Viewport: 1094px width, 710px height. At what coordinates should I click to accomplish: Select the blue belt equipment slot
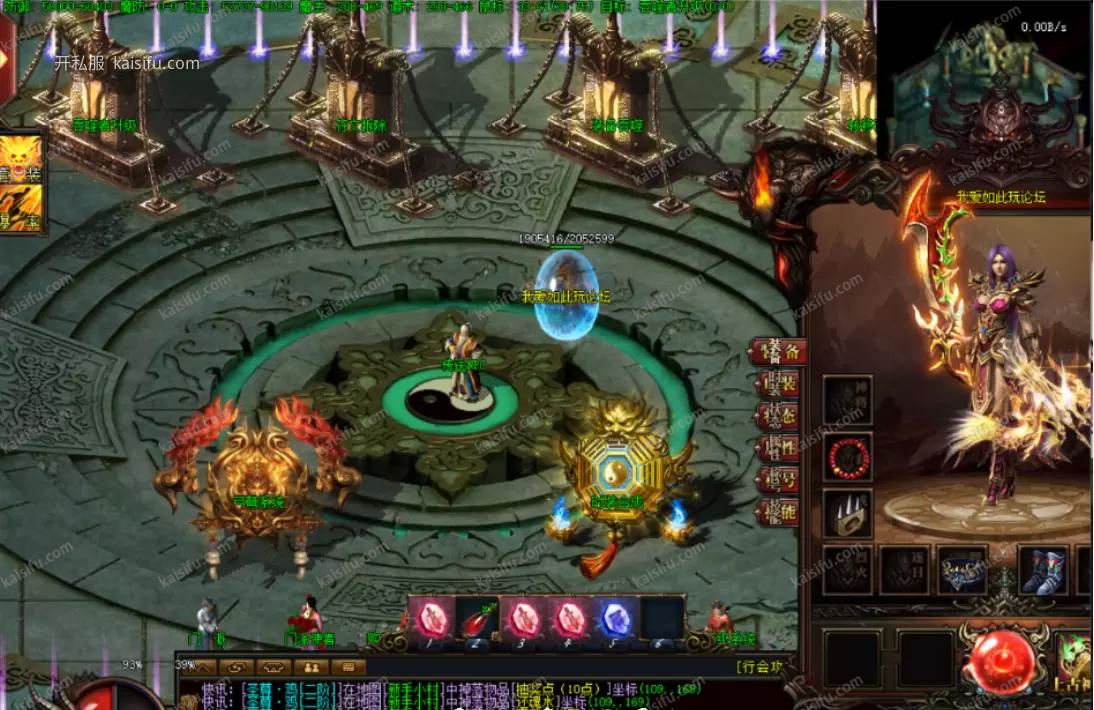coord(962,570)
